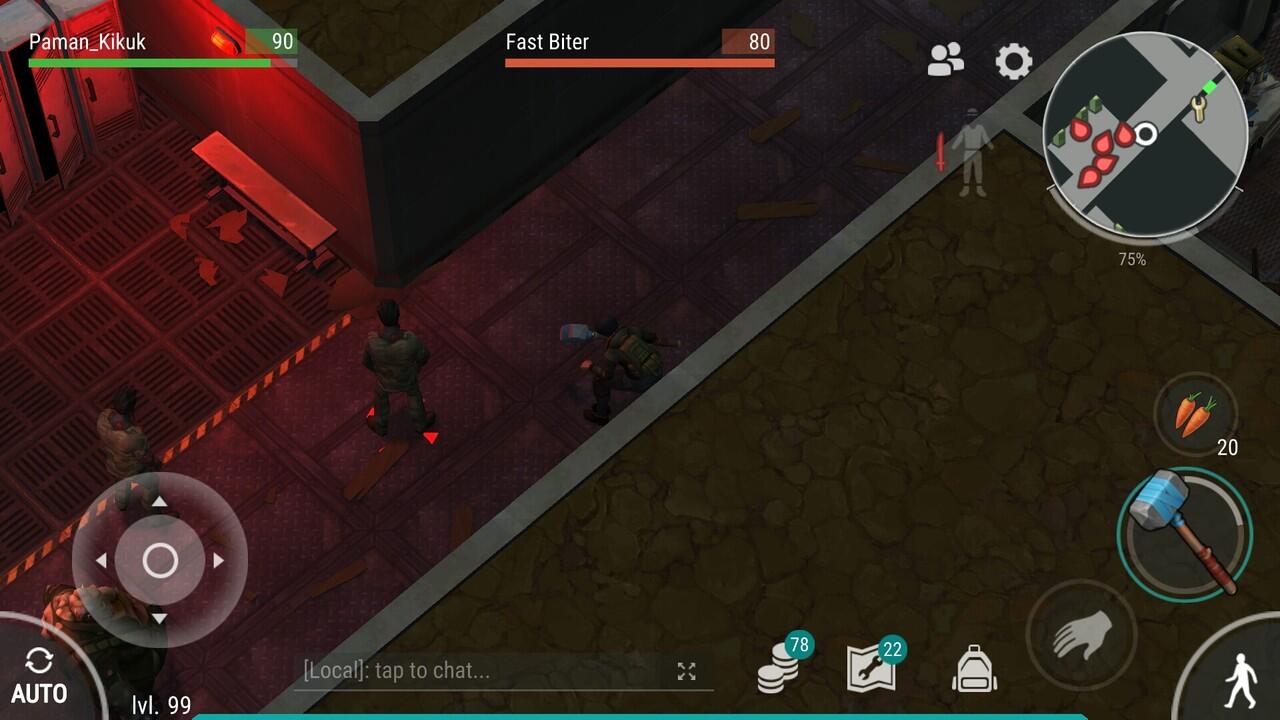
Task: Open the settings gear menu
Action: pos(1013,62)
